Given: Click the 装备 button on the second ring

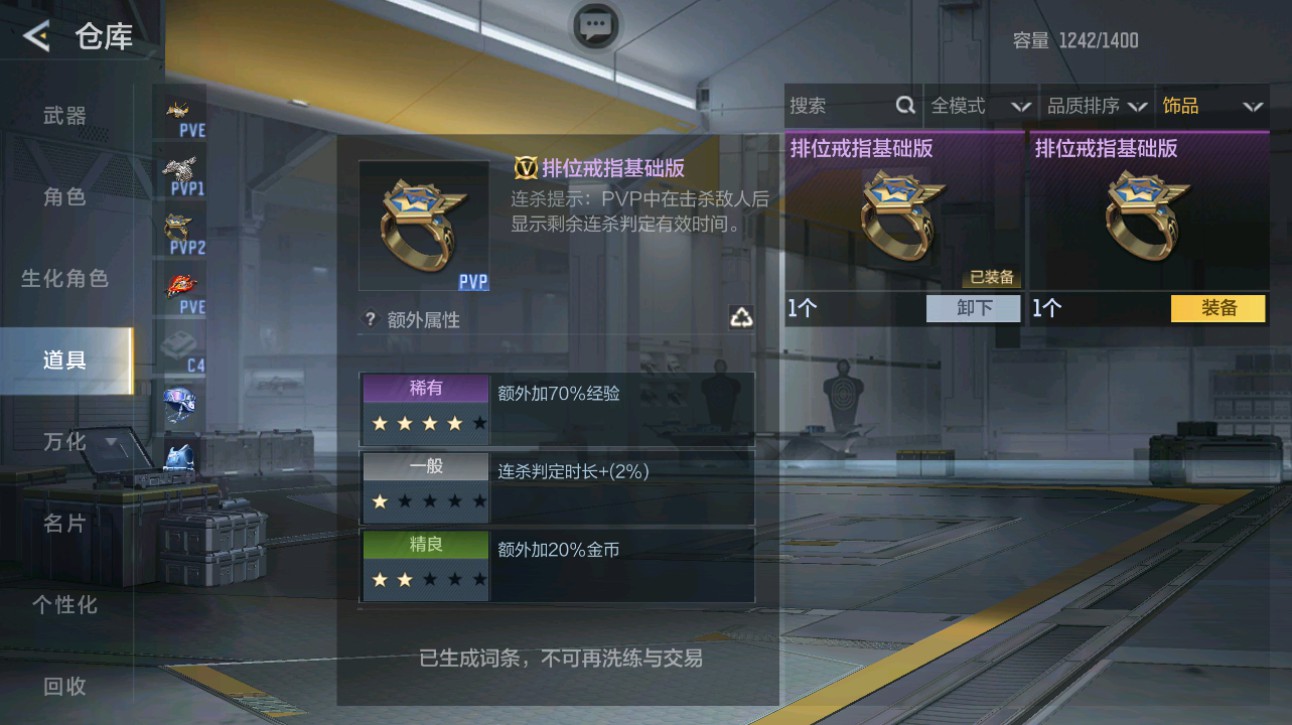Looking at the screenshot, I should click(1218, 309).
